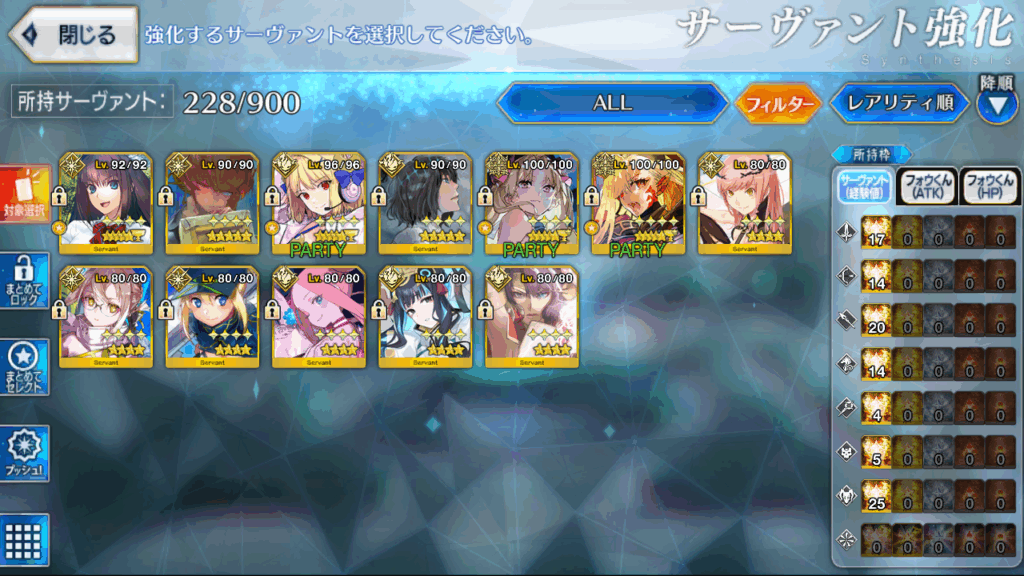Change sorting via レアリティ順 button
The height and width of the screenshot is (576, 1024).
[899, 103]
